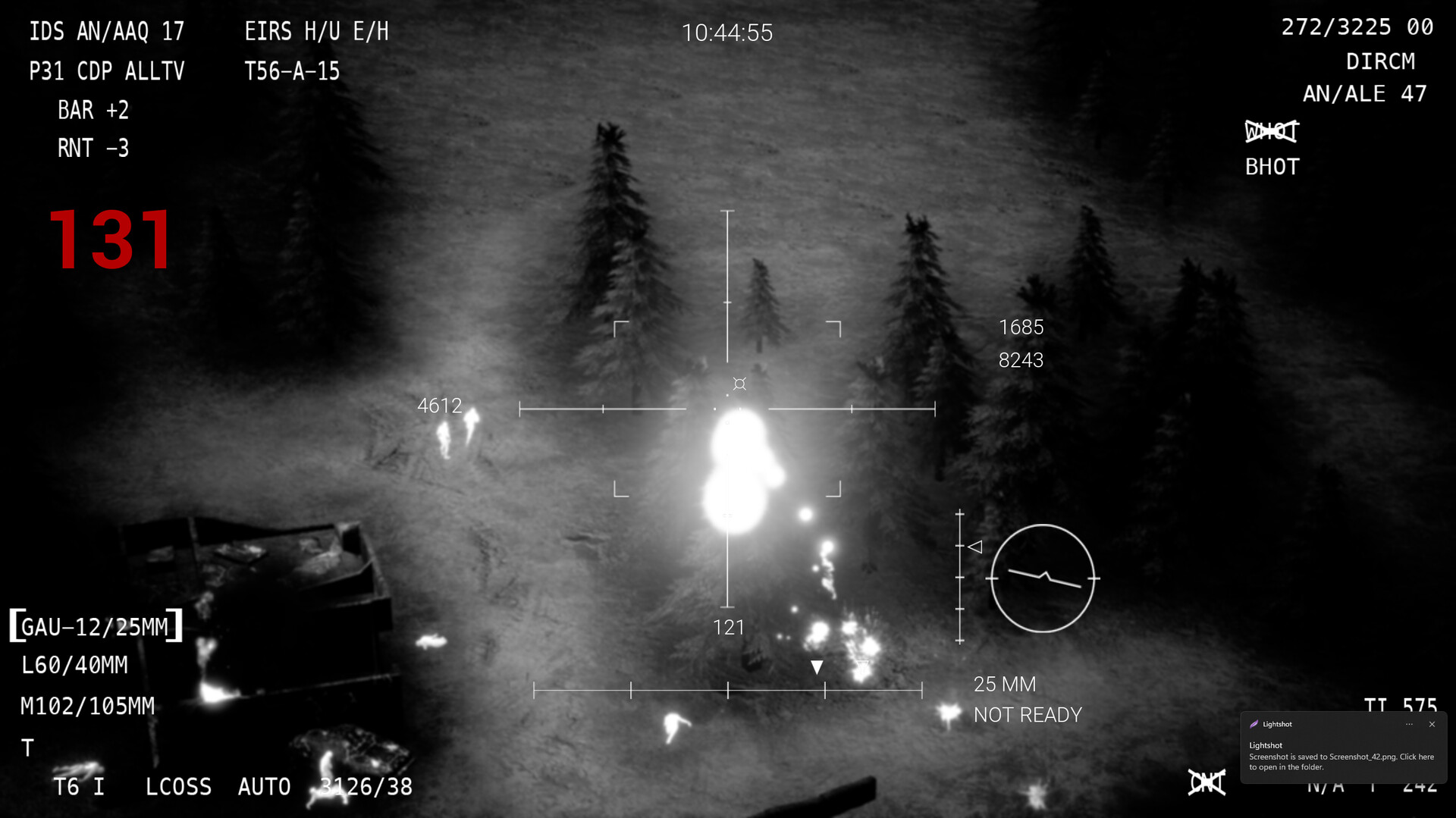Switch thermal polarity to WHOT
The image size is (1456, 818).
[1271, 130]
